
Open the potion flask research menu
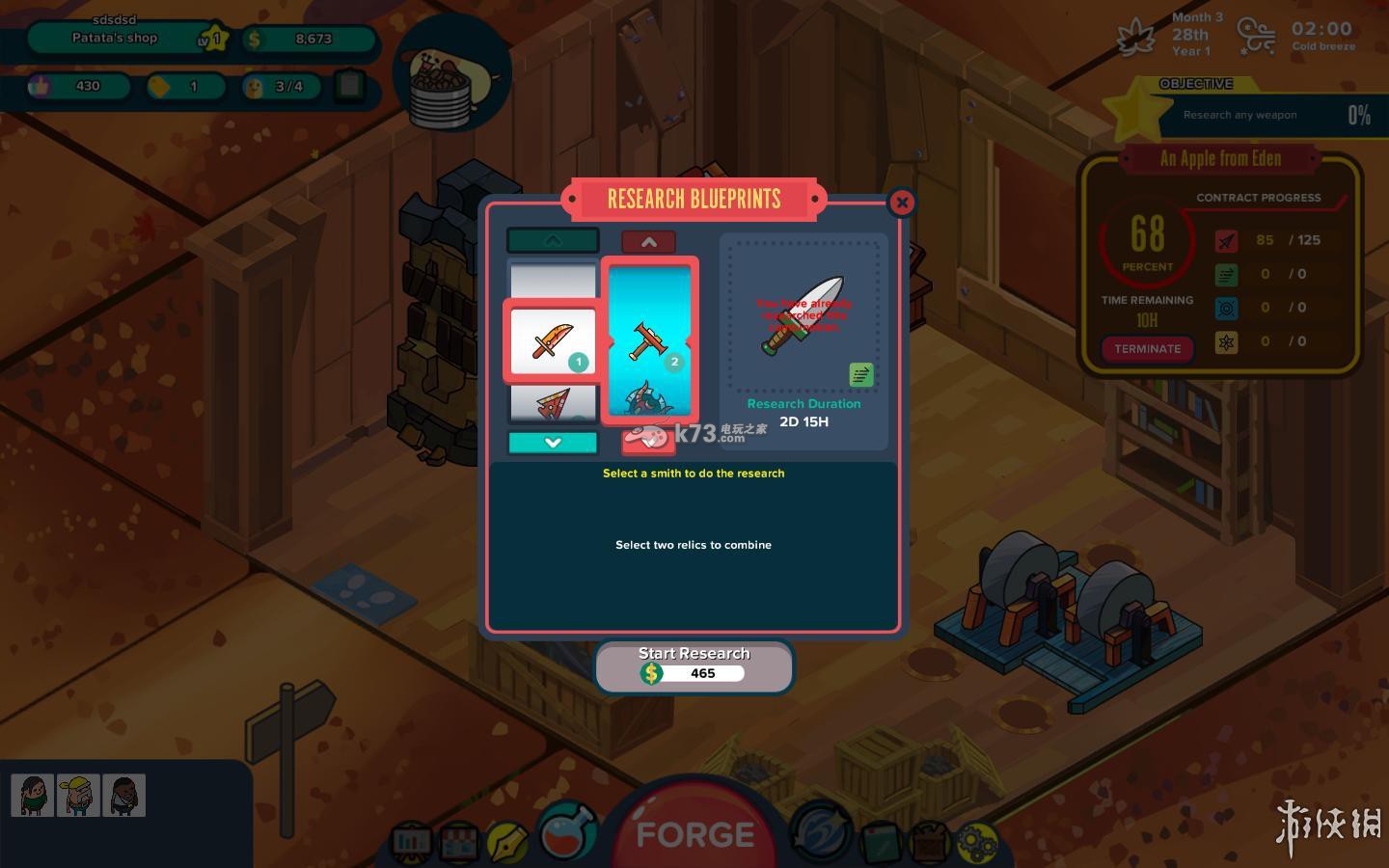(568, 831)
